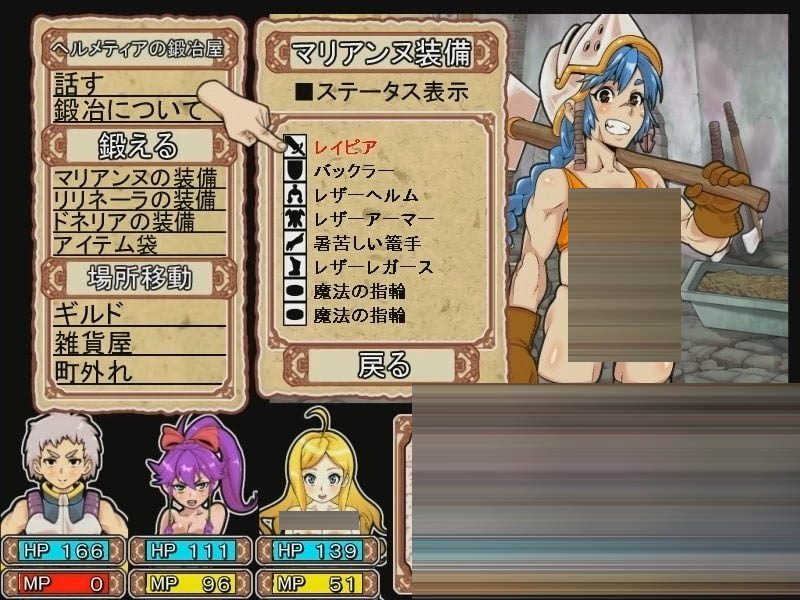Choose バックラー shield equipment
This screenshot has height=600, width=800.
coord(353,171)
